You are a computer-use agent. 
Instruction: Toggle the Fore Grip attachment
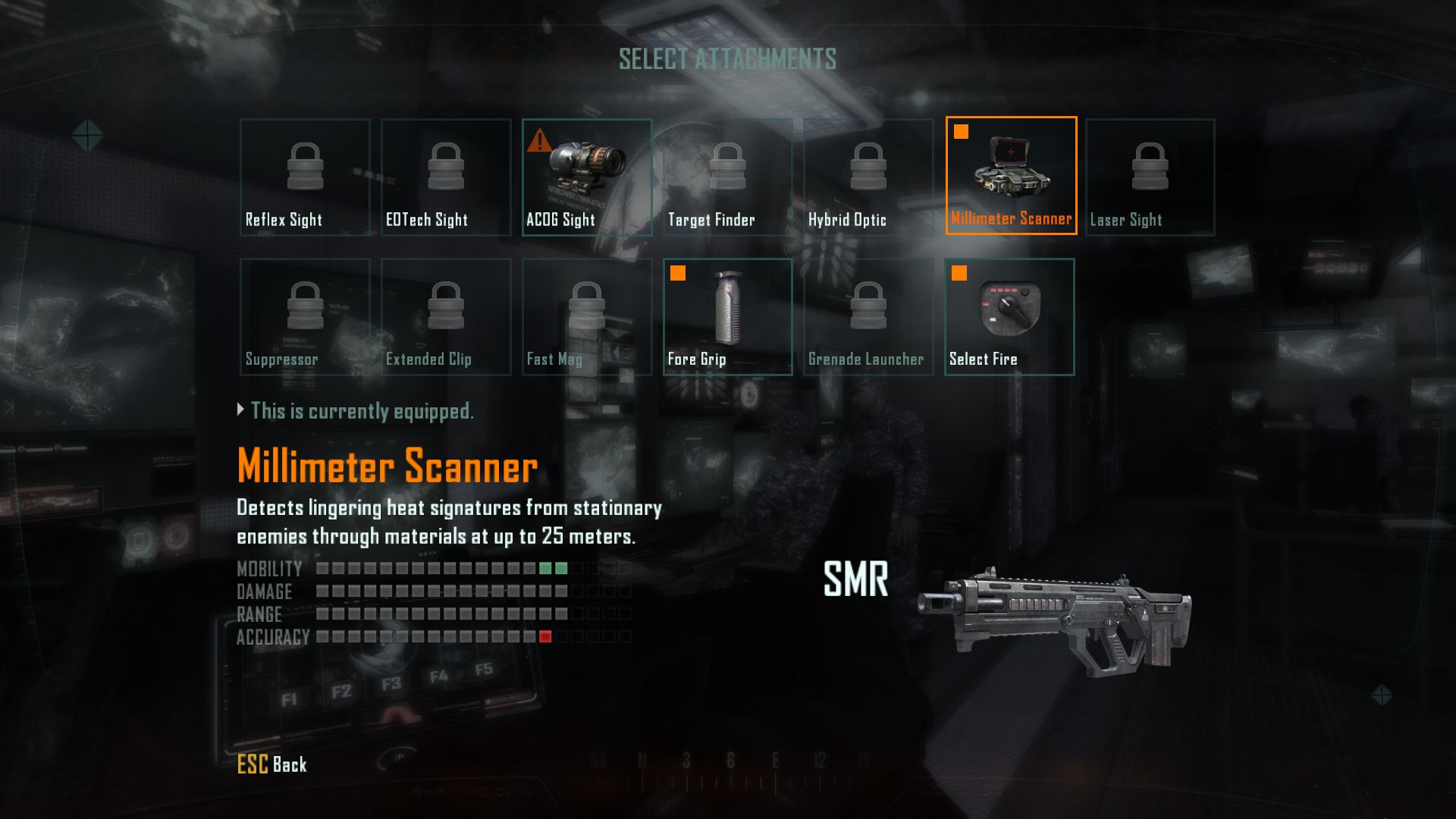coord(728,316)
